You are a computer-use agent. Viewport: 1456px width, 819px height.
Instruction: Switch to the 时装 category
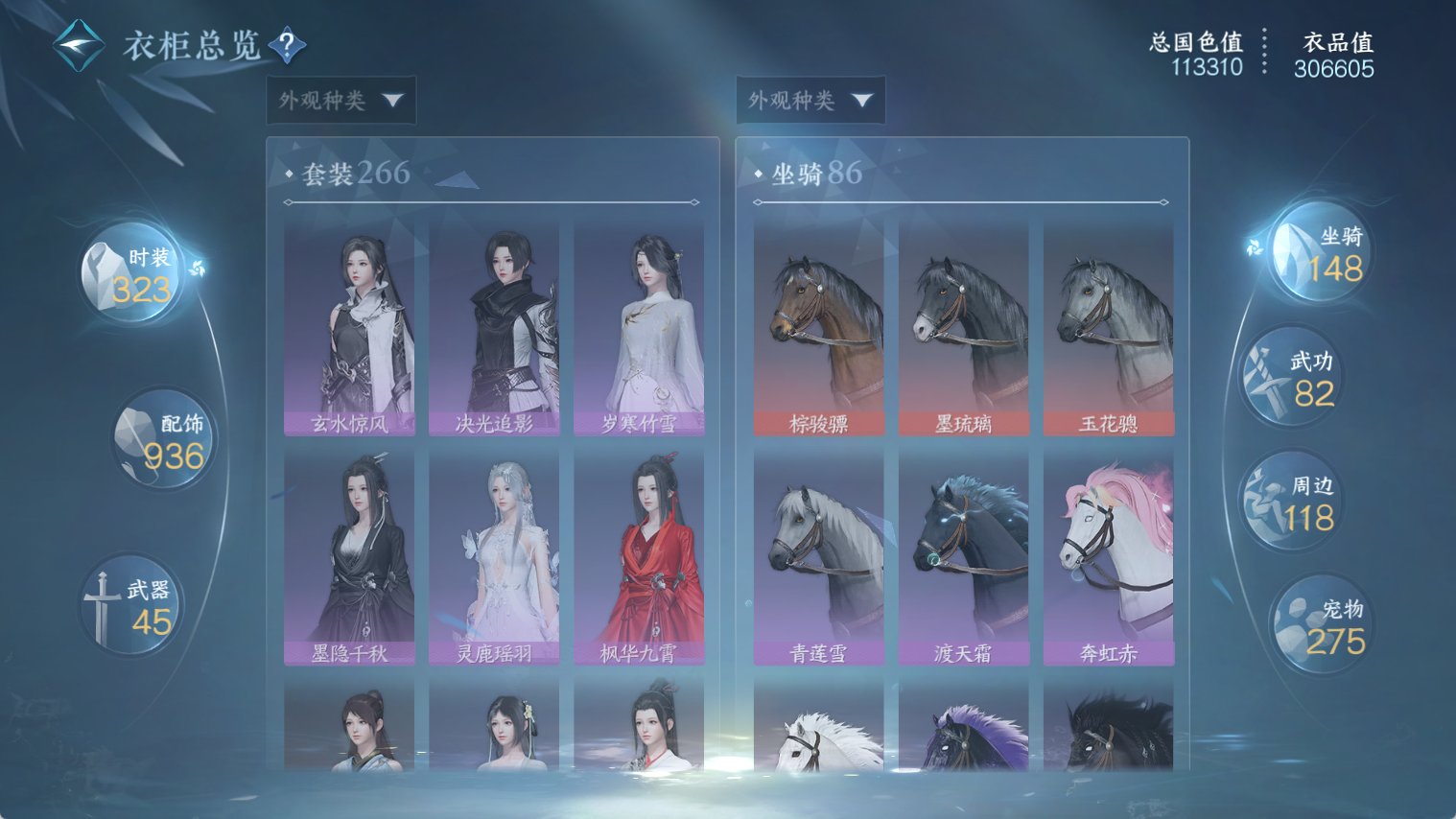click(132, 274)
